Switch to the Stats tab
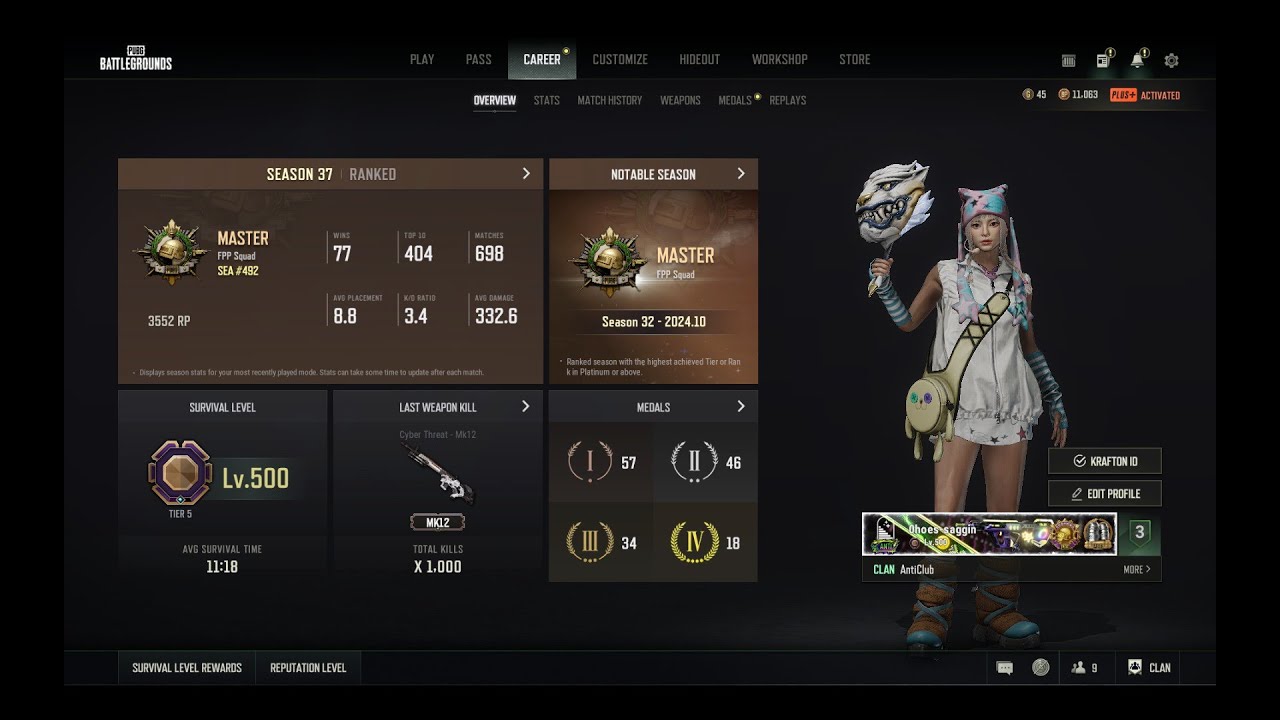 tap(546, 101)
